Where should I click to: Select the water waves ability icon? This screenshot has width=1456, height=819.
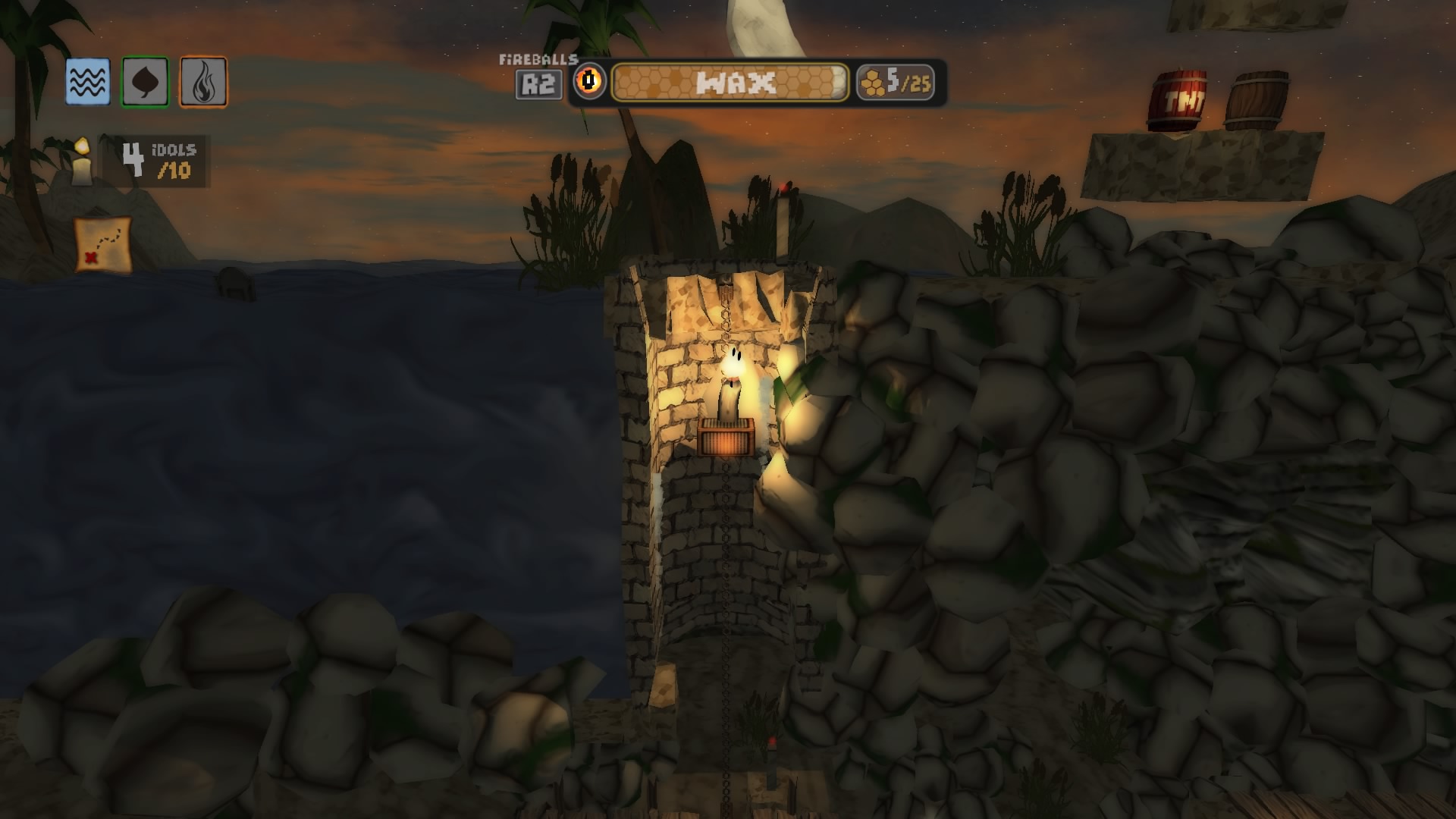(87, 82)
